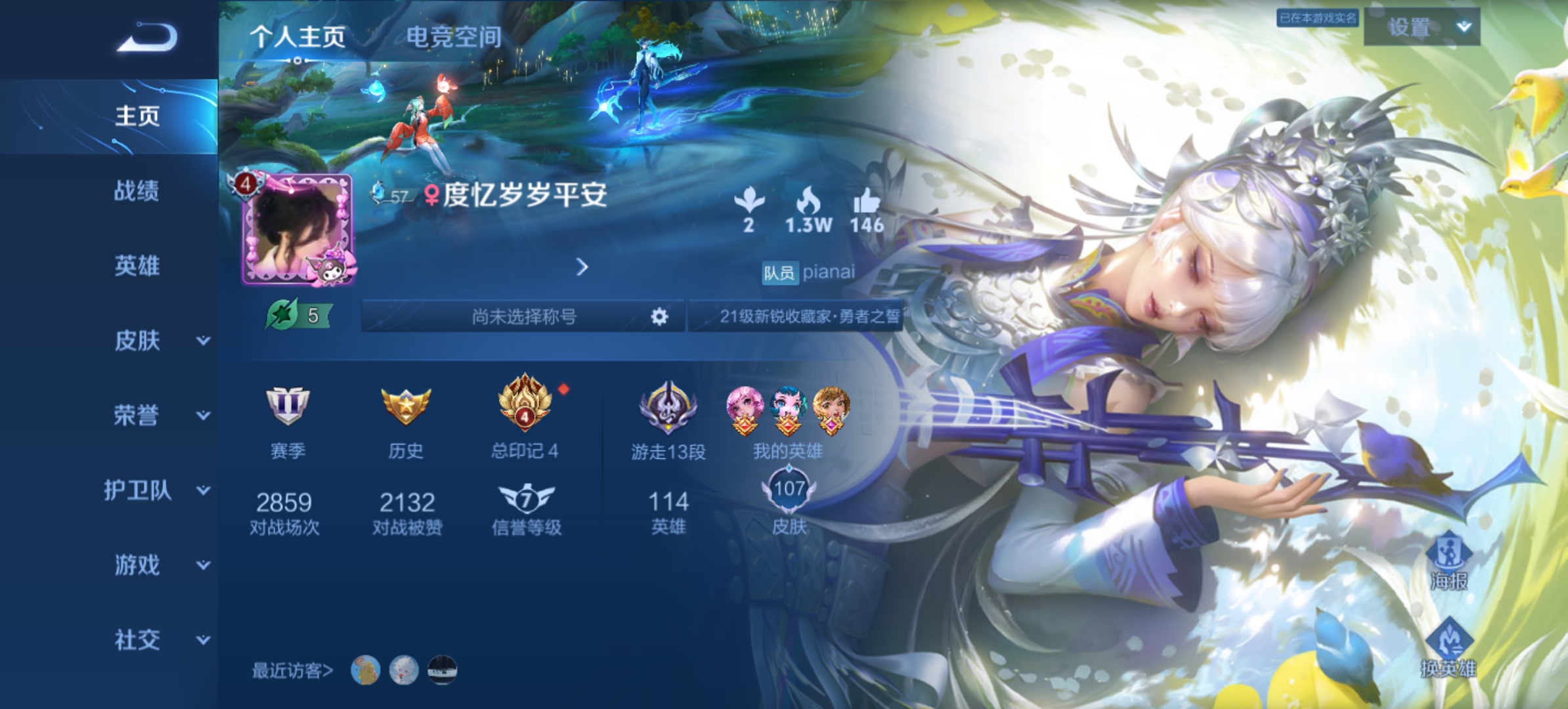
Task: Open the 107 skins shield icon
Action: coord(791,489)
